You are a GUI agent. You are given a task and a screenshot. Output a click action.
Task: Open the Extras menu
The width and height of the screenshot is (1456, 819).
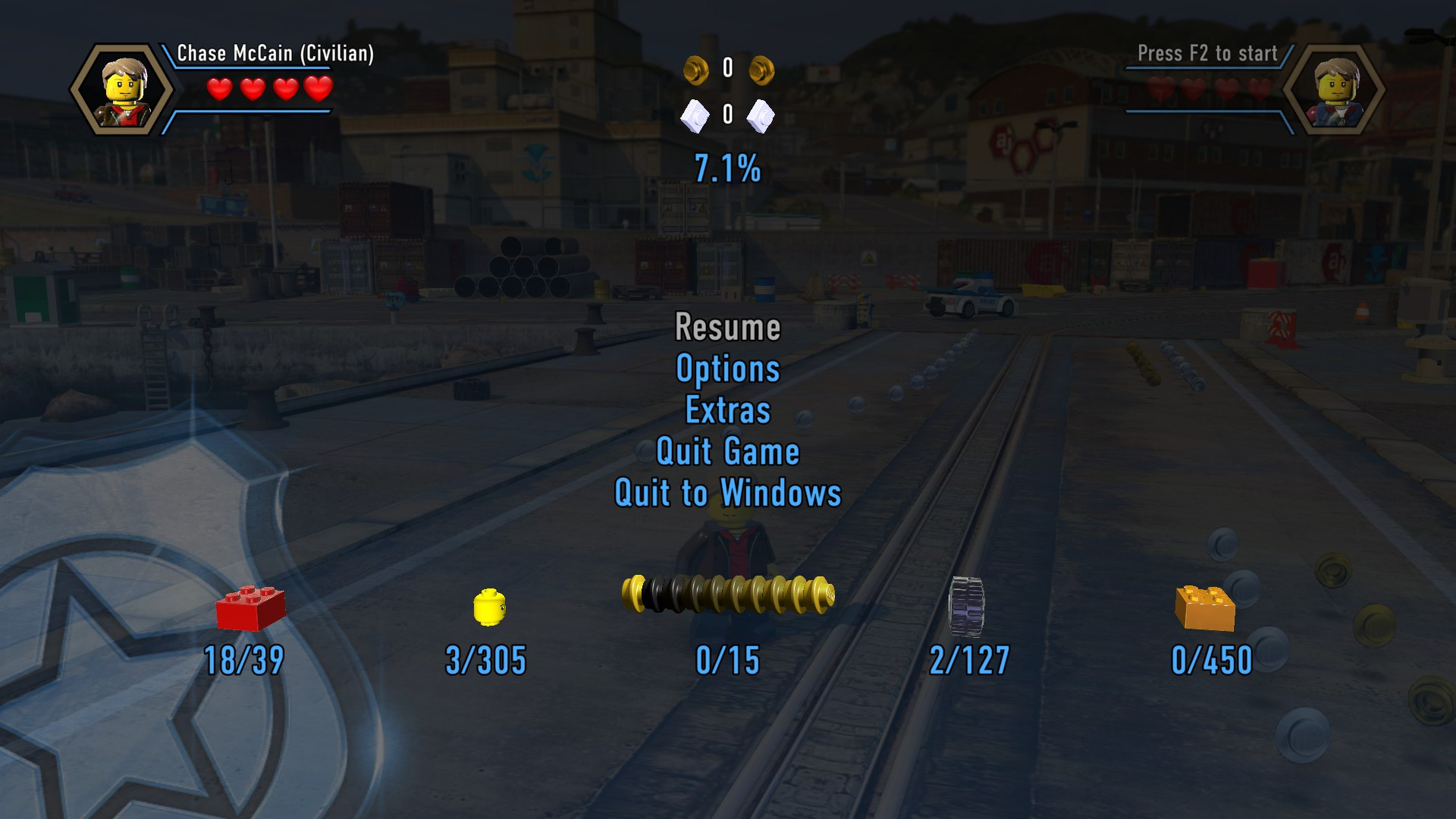727,410
